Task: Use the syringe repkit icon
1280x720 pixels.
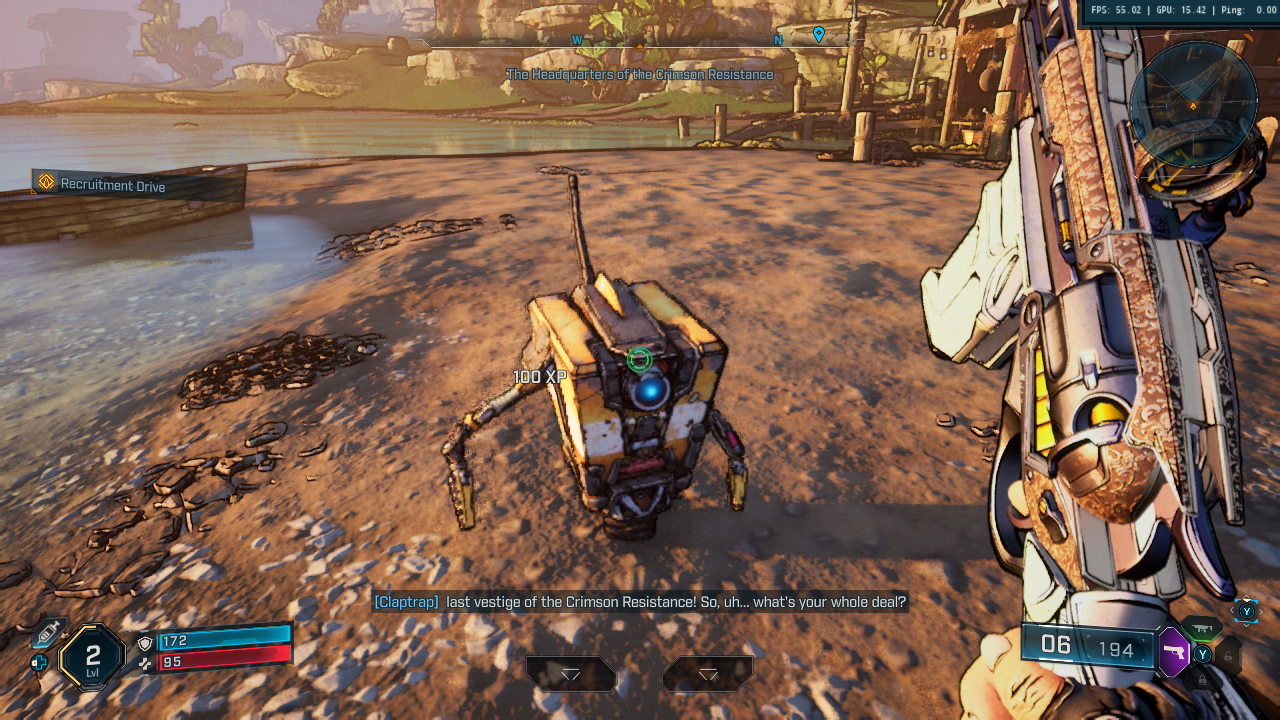Action: click(x=47, y=632)
